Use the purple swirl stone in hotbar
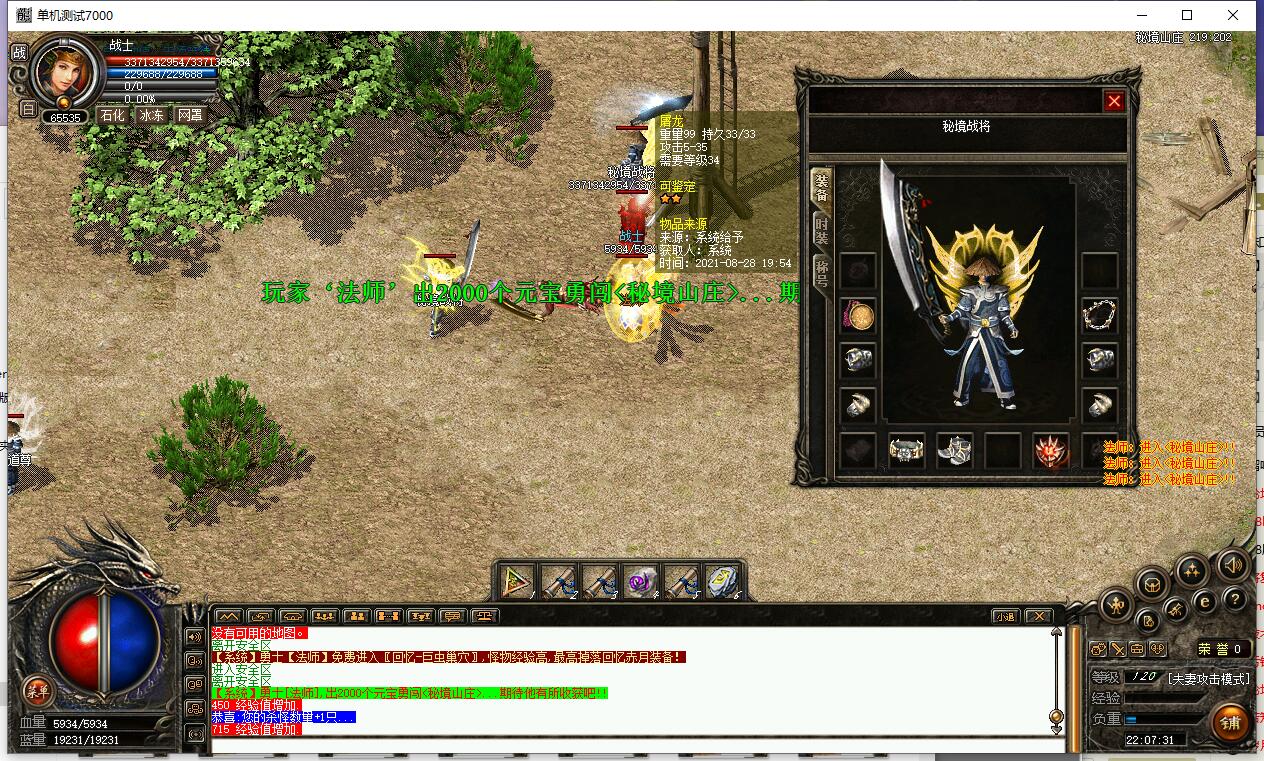 pos(640,582)
